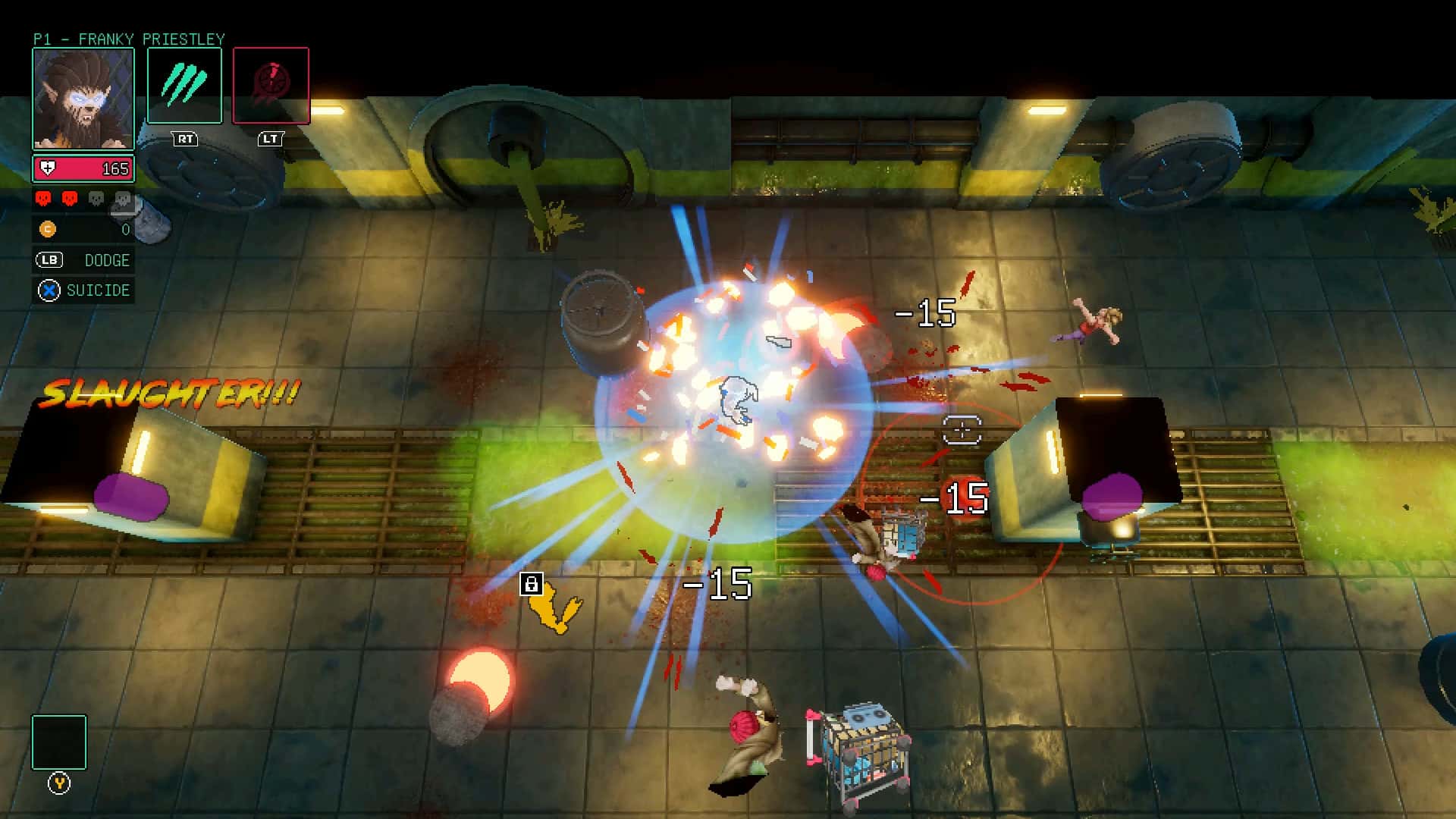The width and height of the screenshot is (1456, 819).
Task: Click the pink health bar showing 165
Action: coord(83,168)
